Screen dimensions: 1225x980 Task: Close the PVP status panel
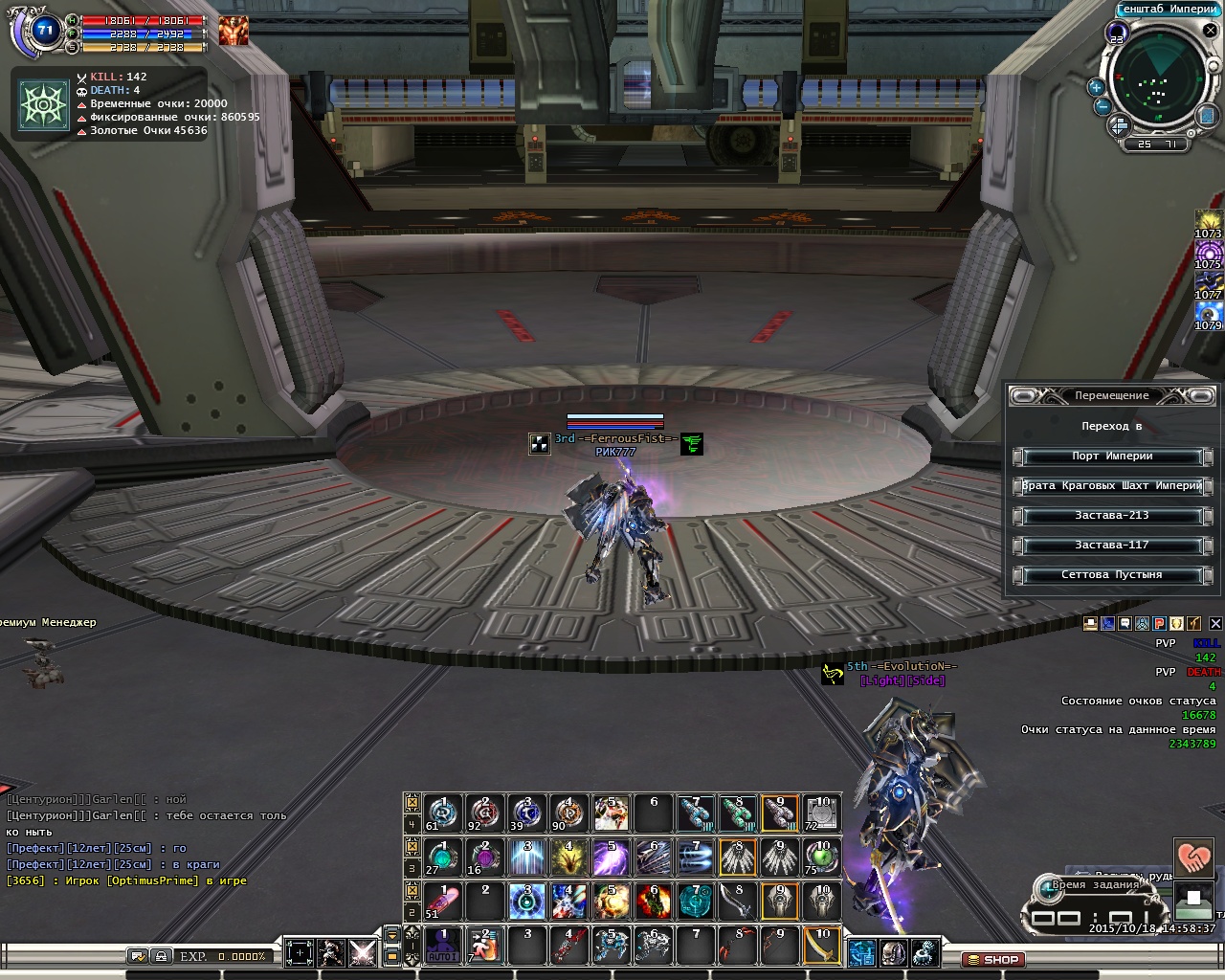1215,624
